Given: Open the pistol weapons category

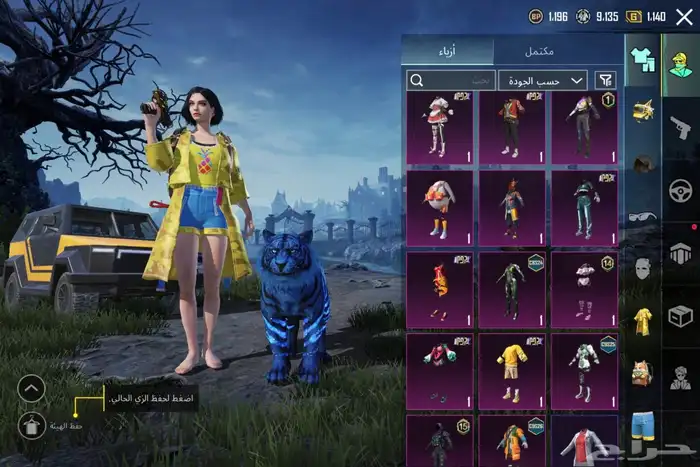Looking at the screenshot, I should tap(681, 124).
